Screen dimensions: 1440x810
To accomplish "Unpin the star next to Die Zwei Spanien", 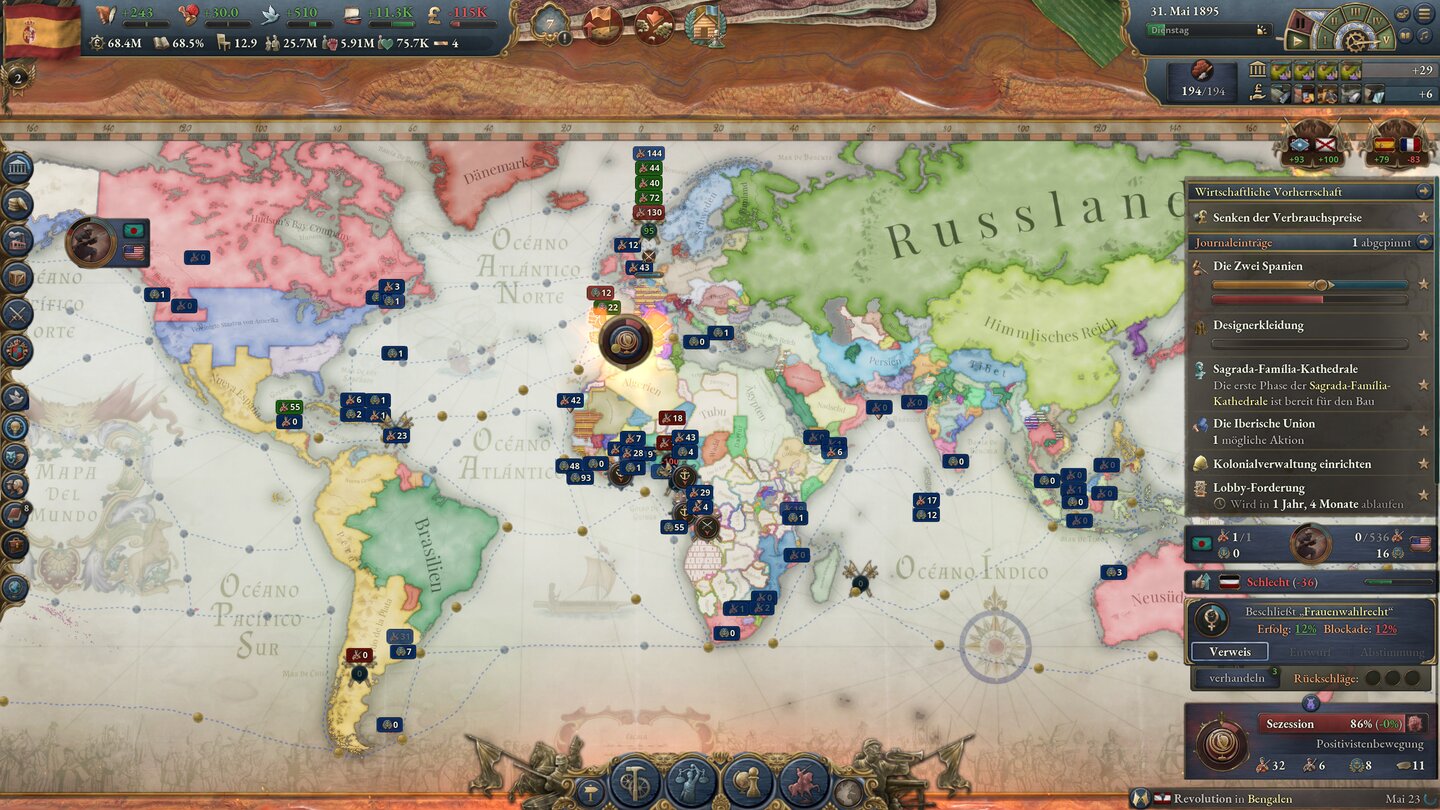I will point(1423,284).
